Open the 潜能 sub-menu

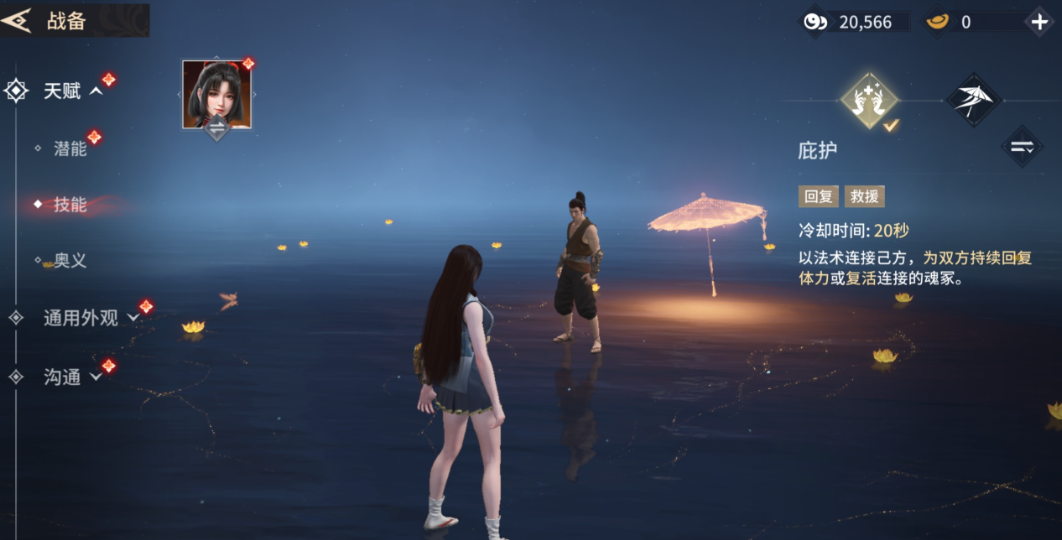point(70,149)
